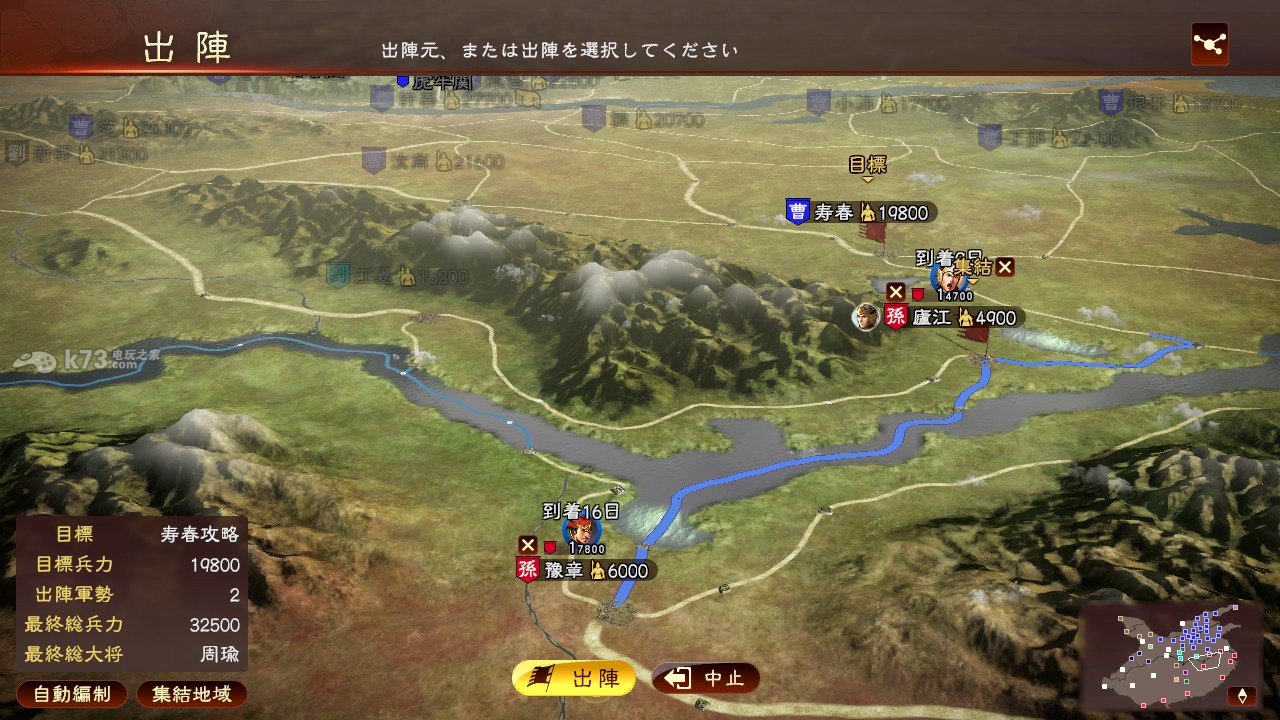
Task: Select the unit portrait showing 17800 troops
Action: click(x=582, y=531)
